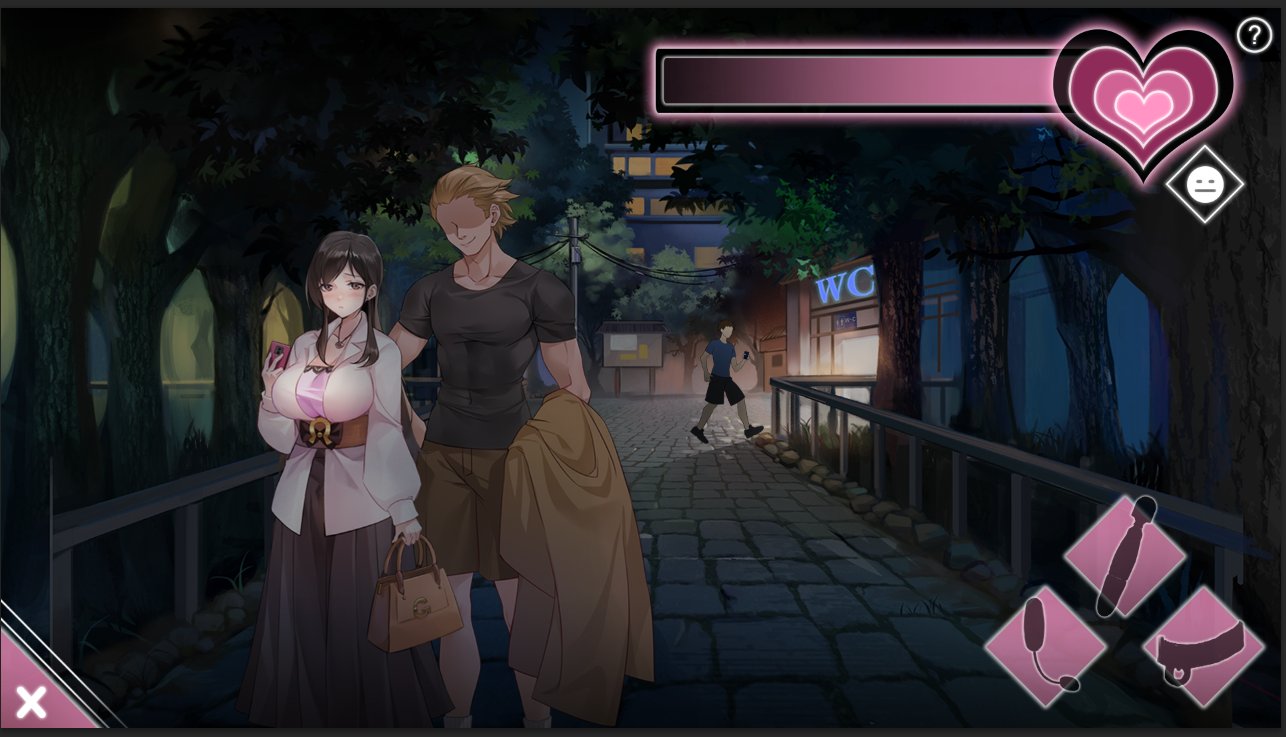
Task: Exit the scene with the pink X
Action: coord(30,700)
